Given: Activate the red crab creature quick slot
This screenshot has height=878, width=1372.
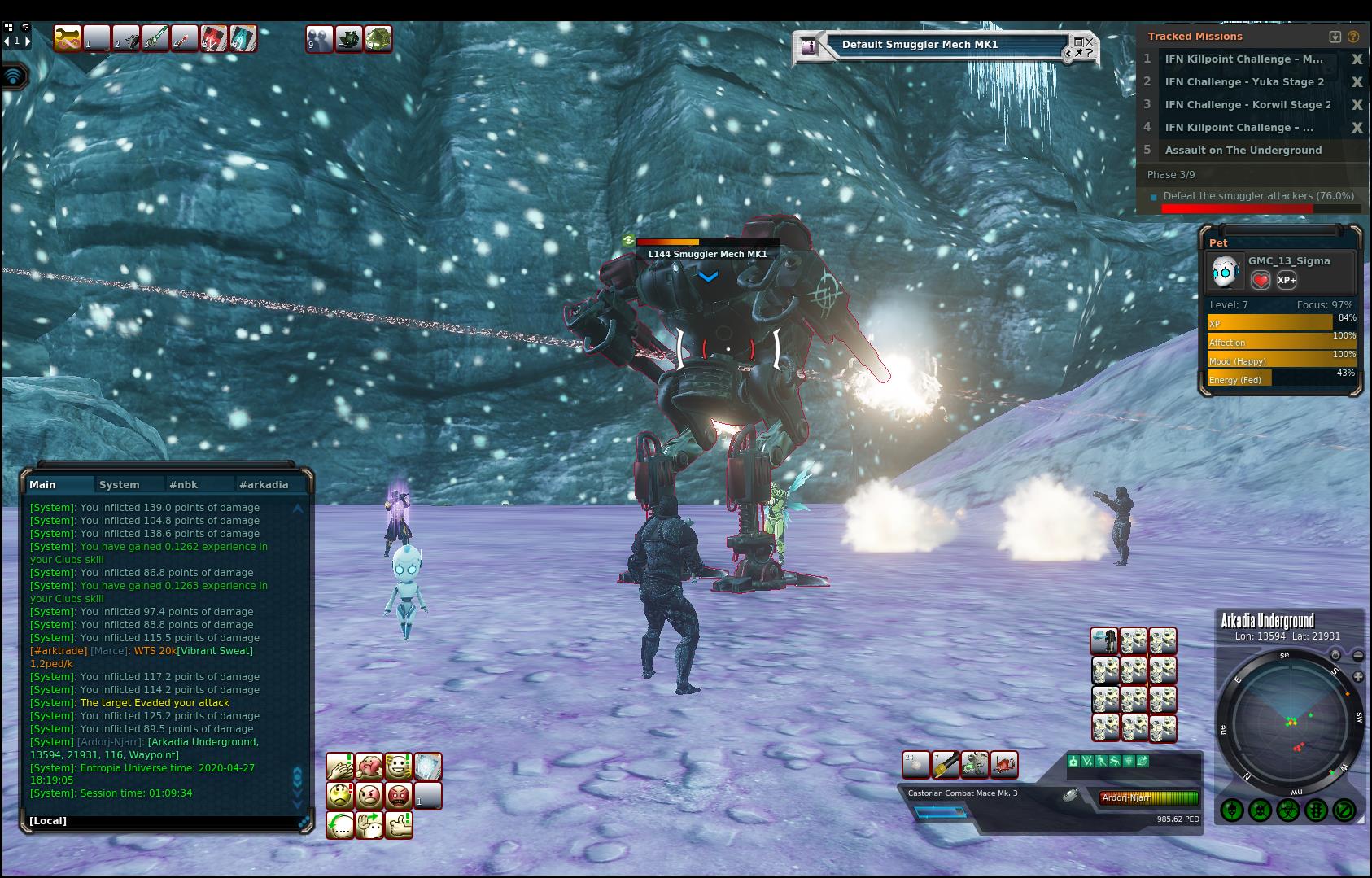Looking at the screenshot, I should point(1003,764).
